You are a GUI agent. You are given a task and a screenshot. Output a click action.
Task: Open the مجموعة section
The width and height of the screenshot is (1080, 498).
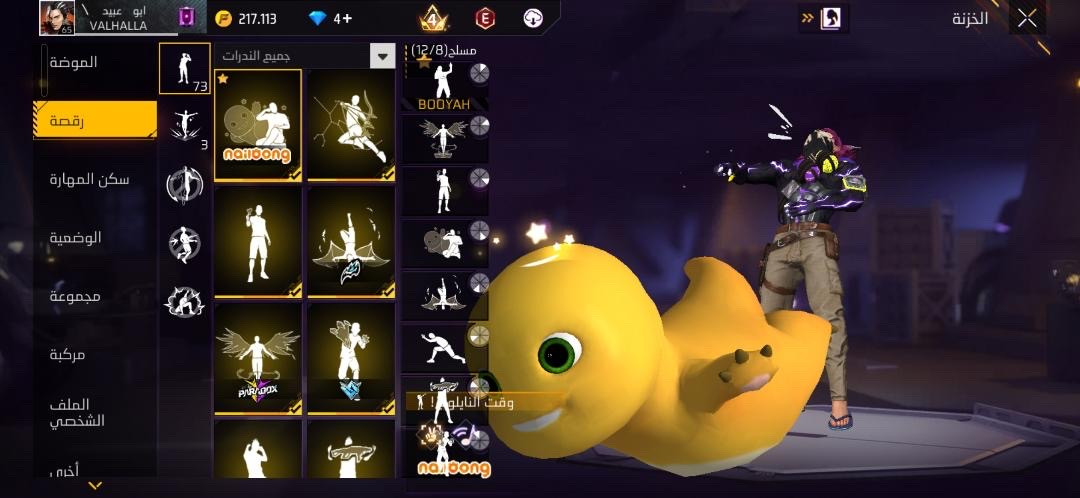(76, 297)
